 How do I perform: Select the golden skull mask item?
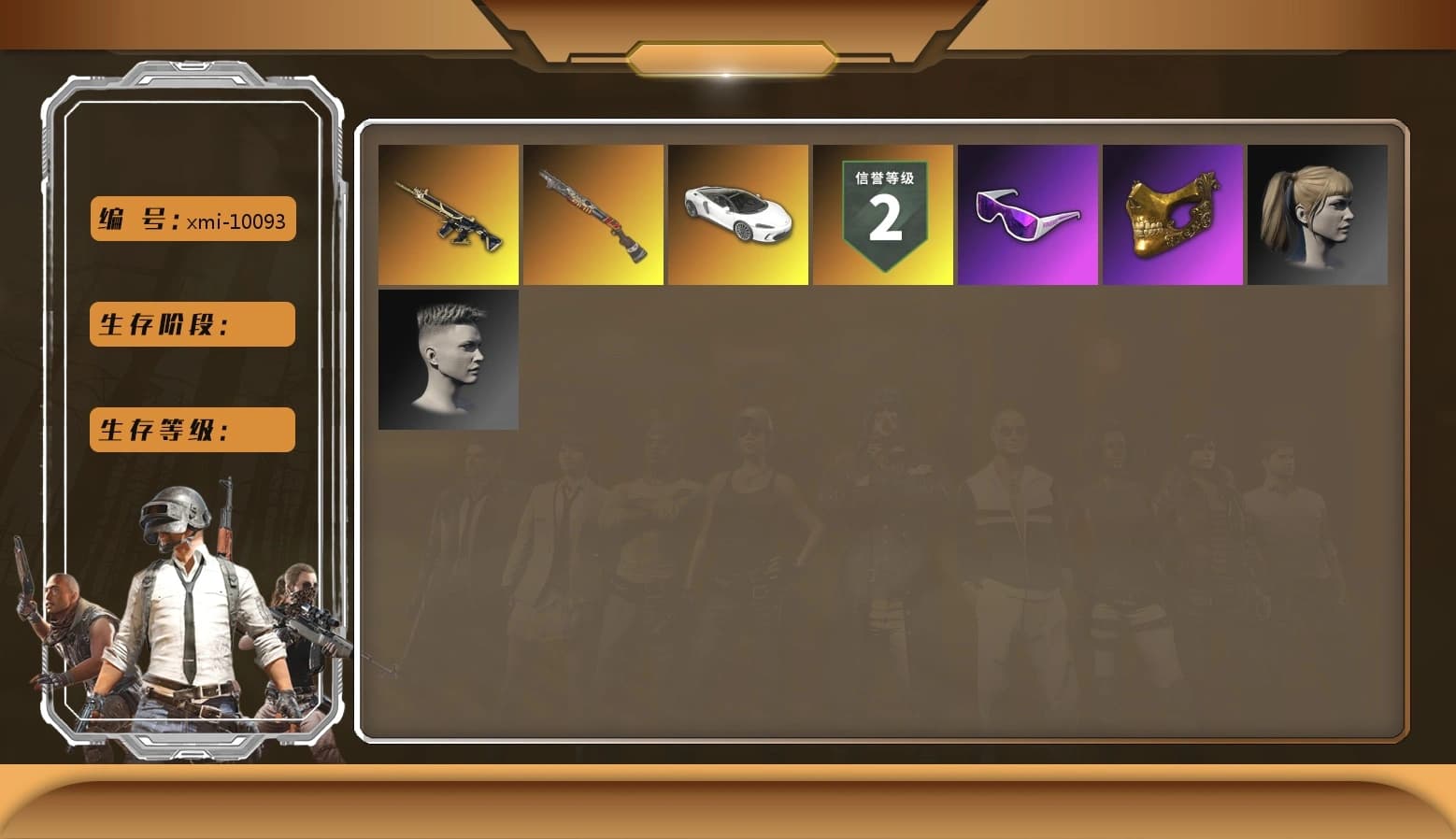[1173, 215]
